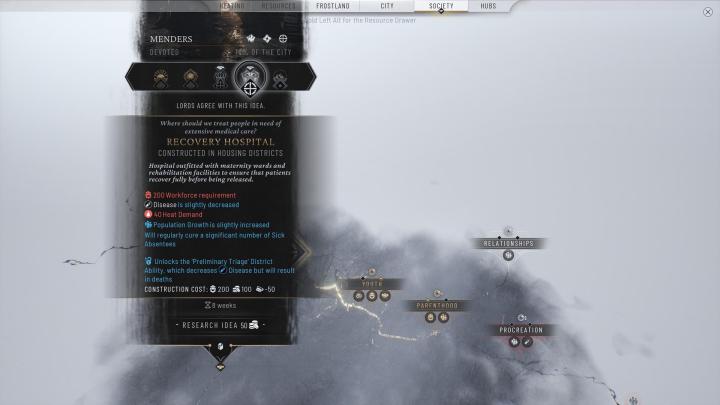The height and width of the screenshot is (405, 720).
Task: Select the Relationships idea node
Action: coord(508,243)
